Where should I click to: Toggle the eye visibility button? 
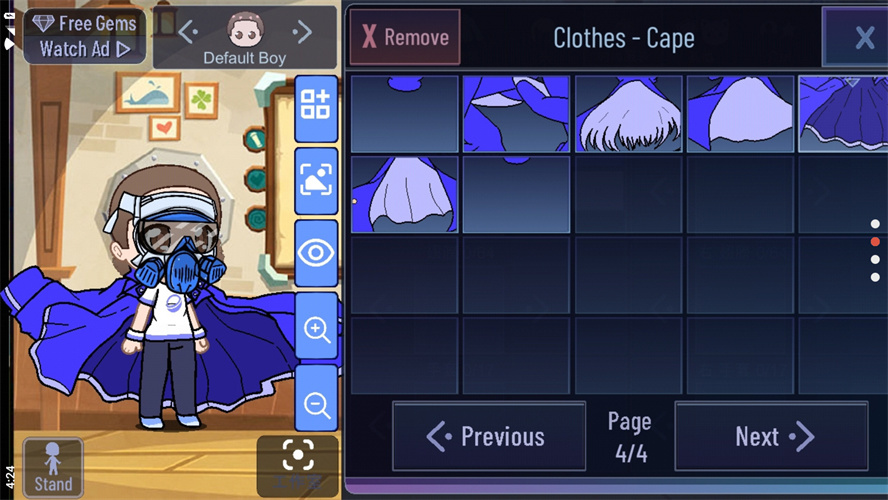tap(316, 252)
